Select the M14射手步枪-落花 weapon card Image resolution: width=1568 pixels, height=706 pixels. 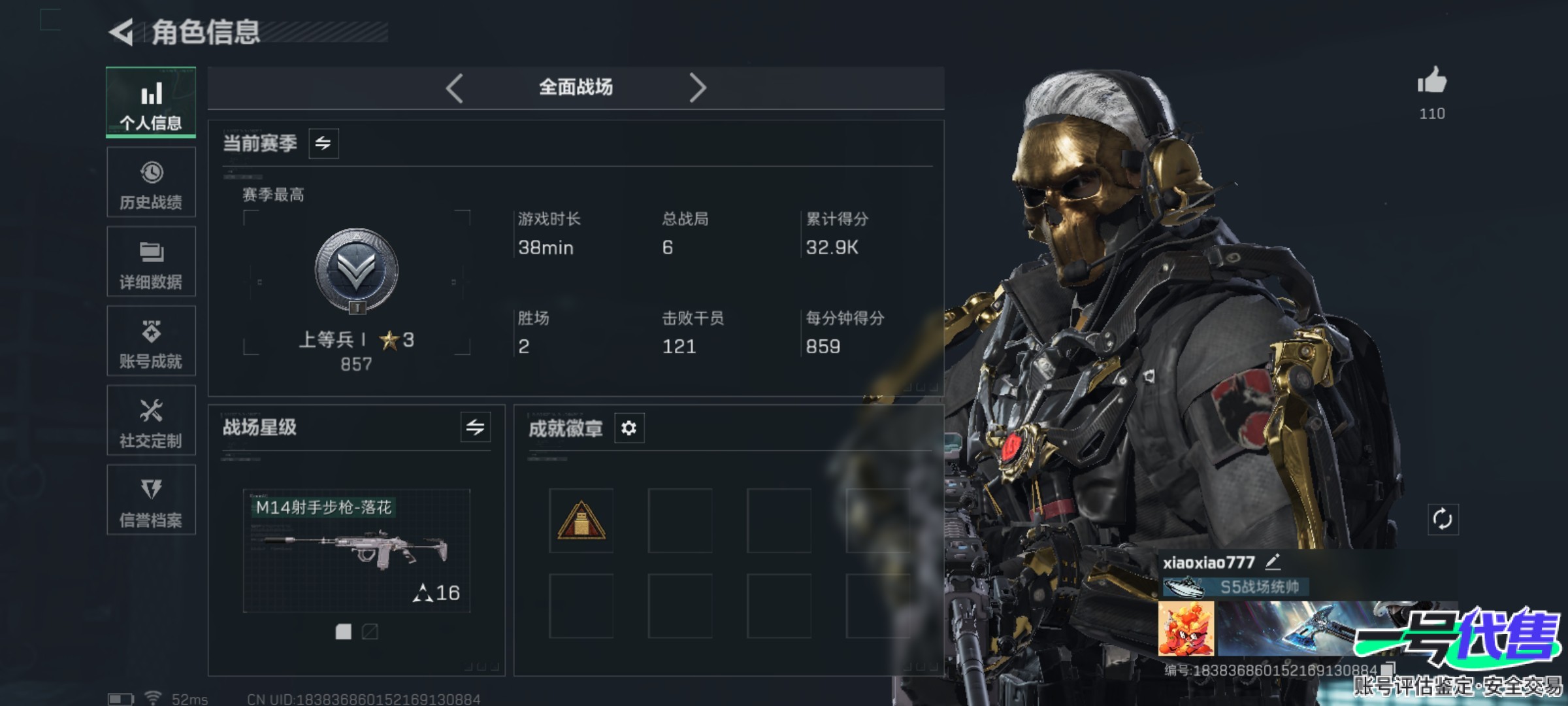click(x=356, y=550)
